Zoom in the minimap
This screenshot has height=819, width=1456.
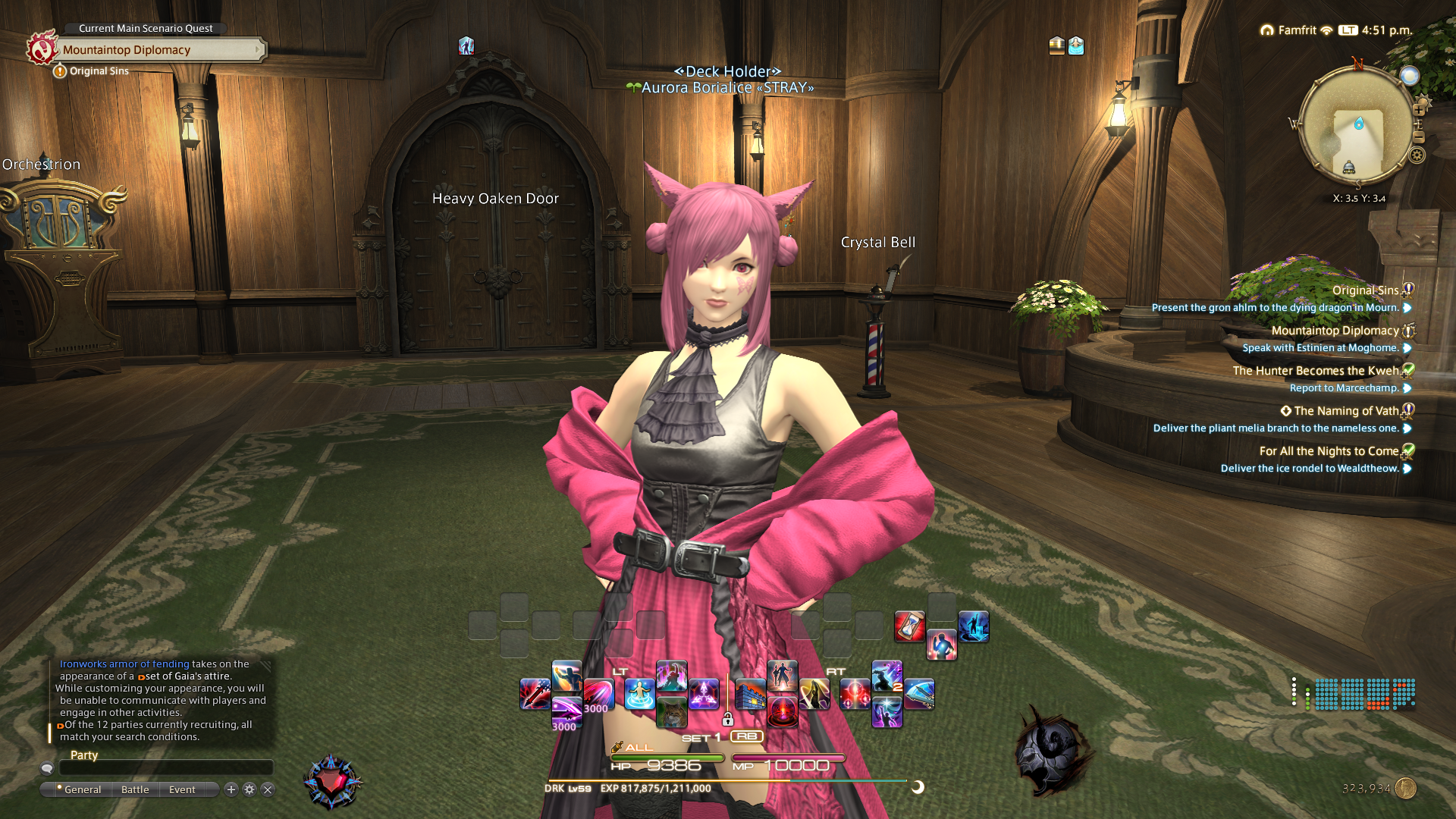1418,110
